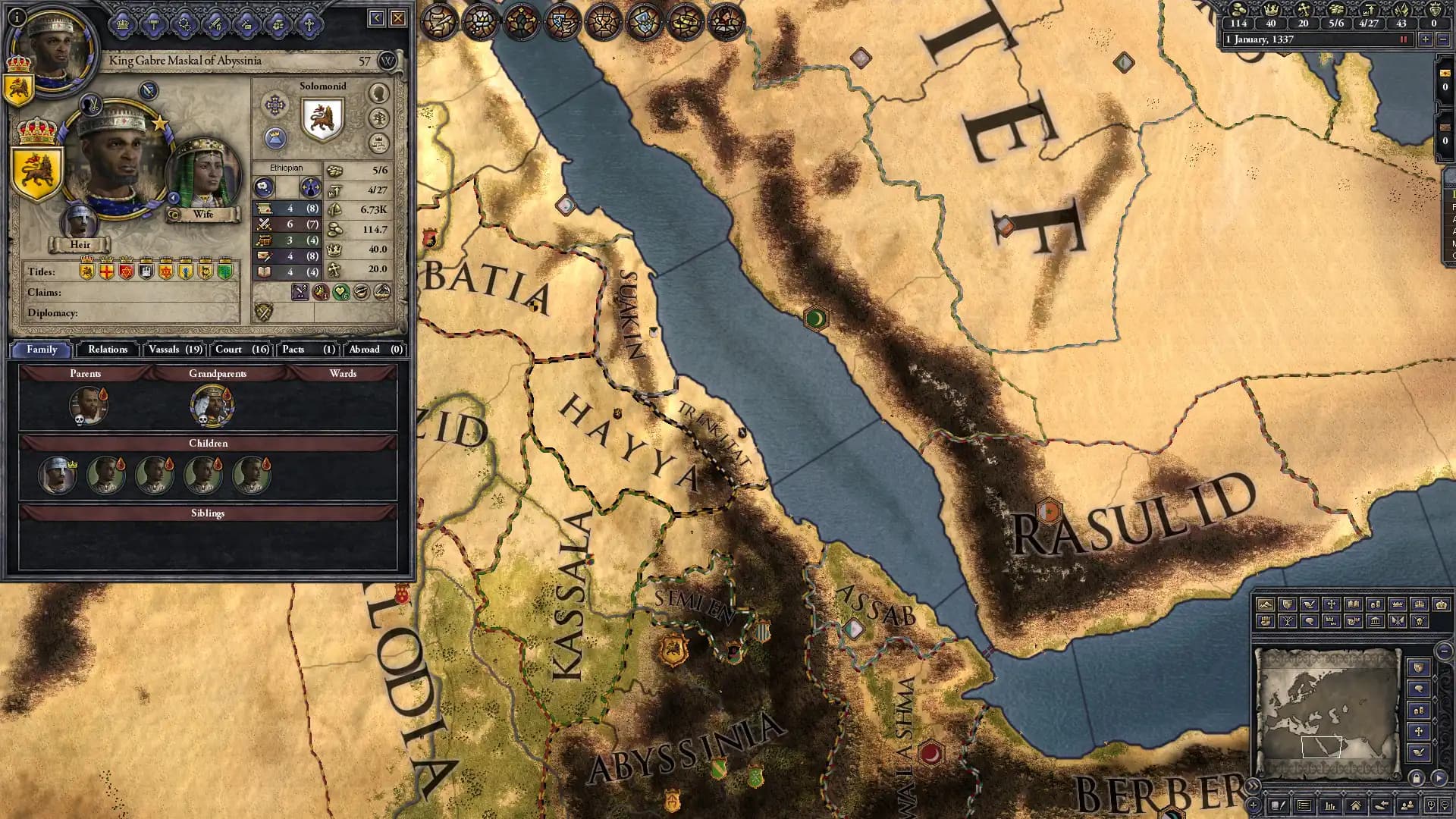
Task: Switch to the terrain mapmode
Action: 1266,604
